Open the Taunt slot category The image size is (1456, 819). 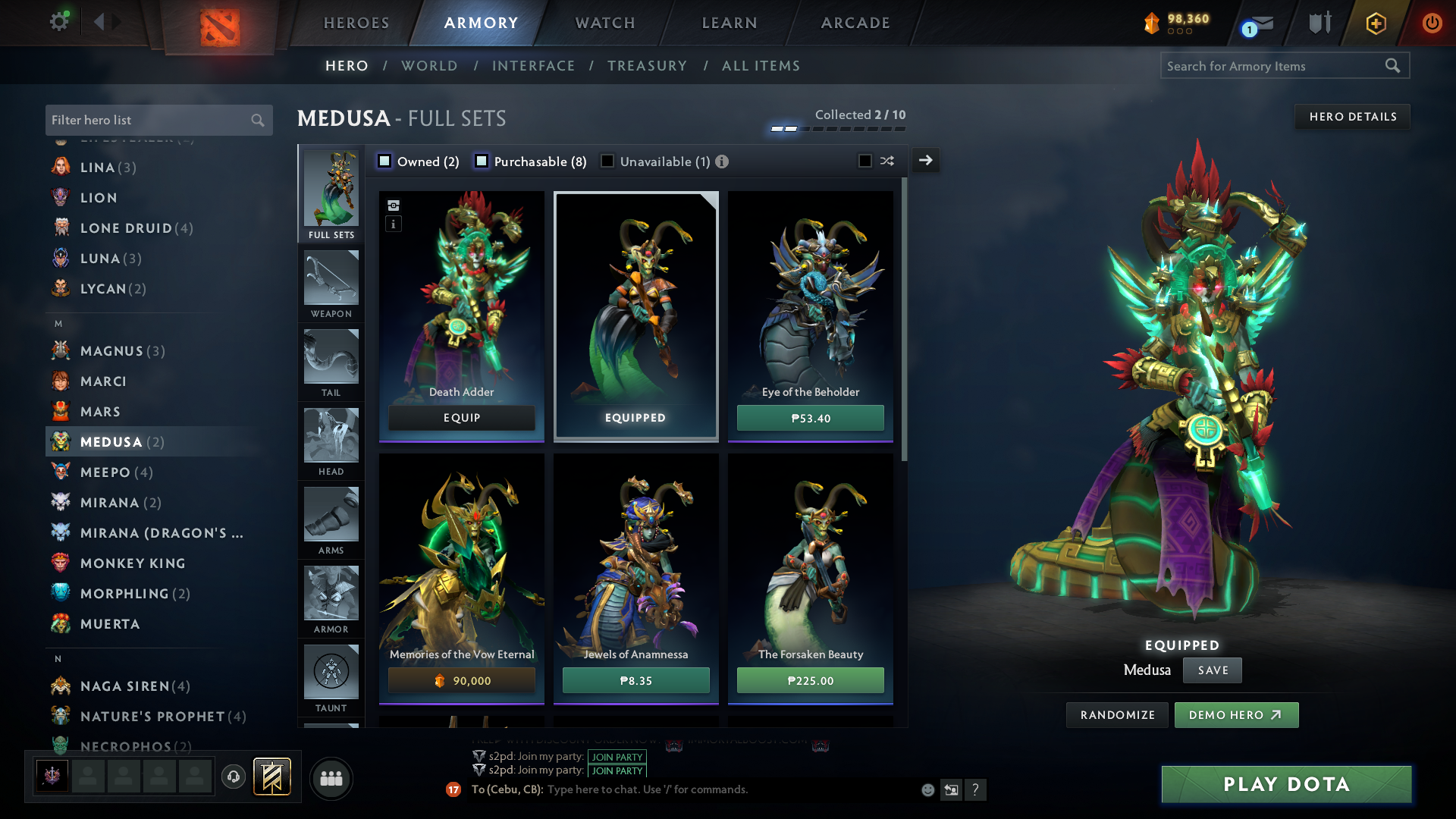click(x=331, y=679)
